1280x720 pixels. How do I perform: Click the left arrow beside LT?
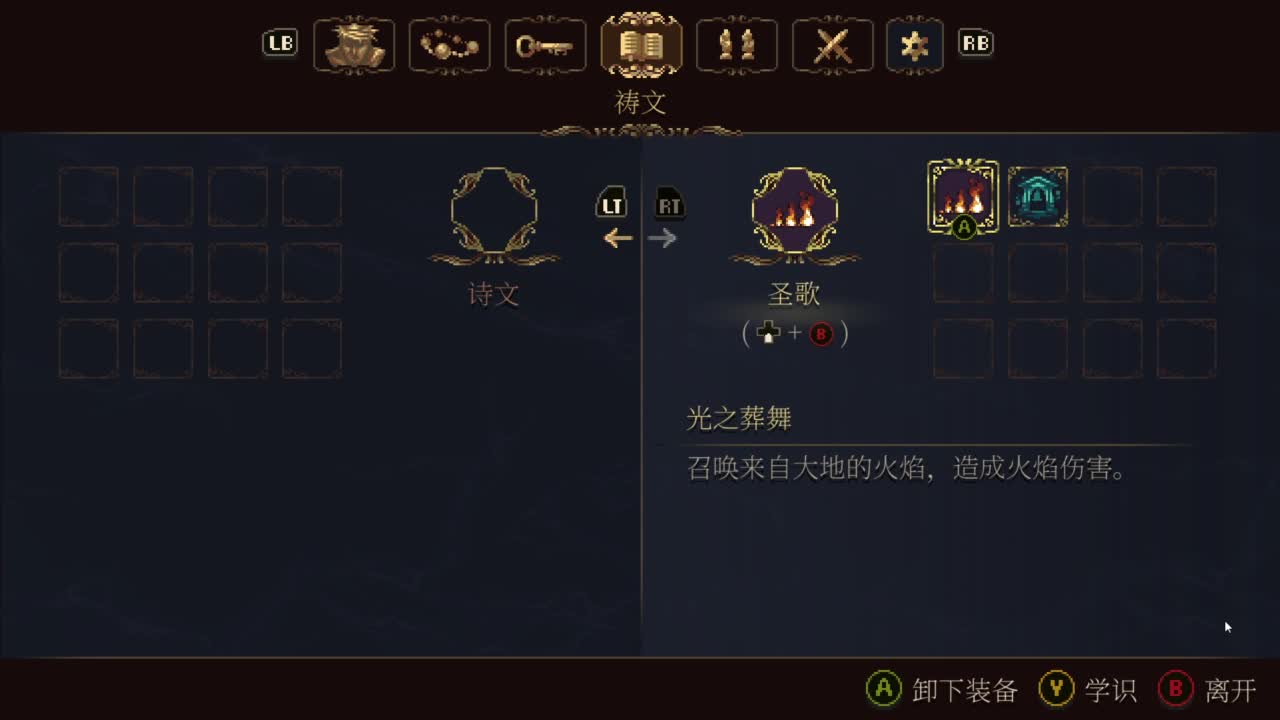618,238
